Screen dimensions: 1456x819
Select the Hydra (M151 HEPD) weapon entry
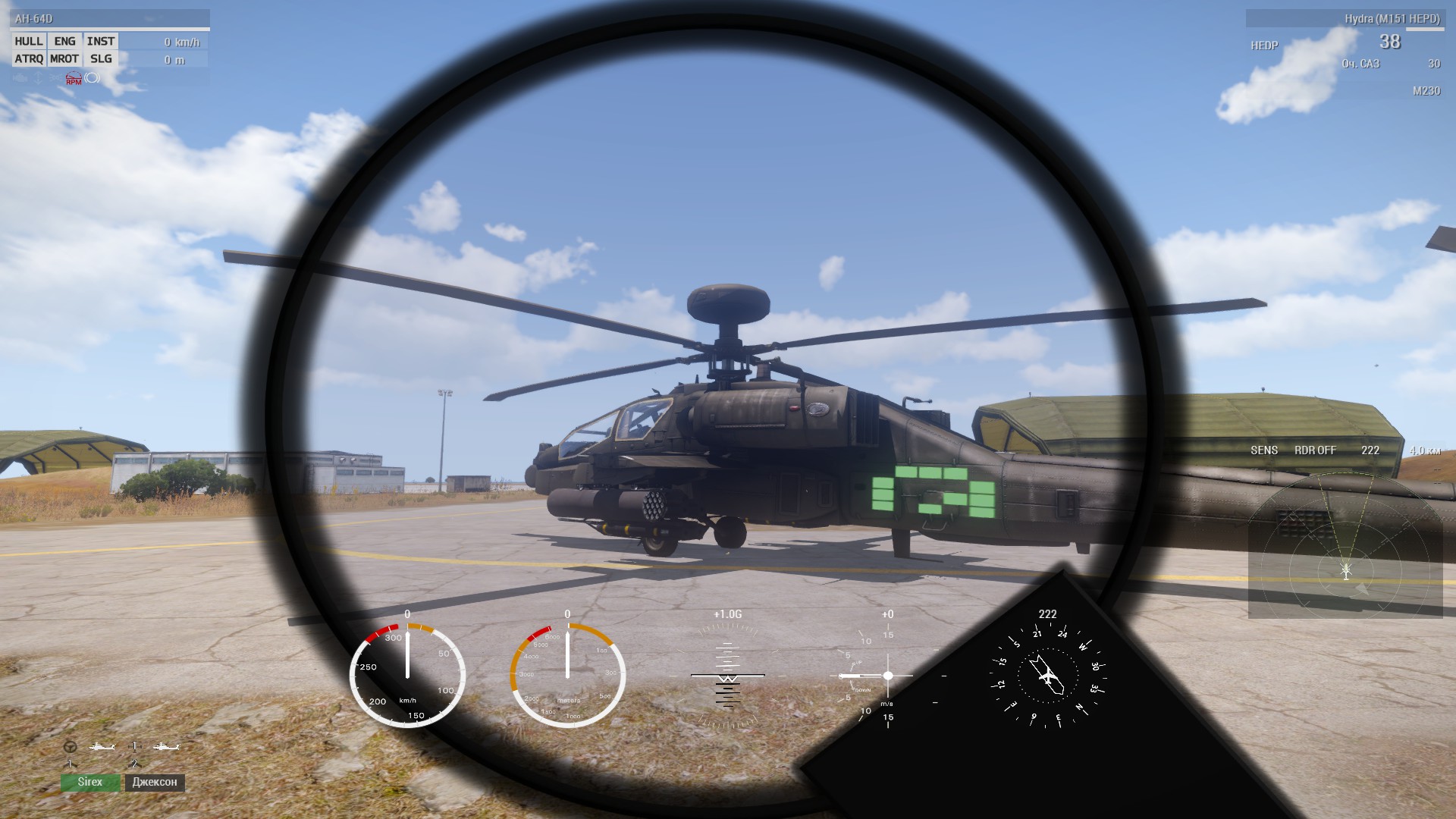(1392, 18)
